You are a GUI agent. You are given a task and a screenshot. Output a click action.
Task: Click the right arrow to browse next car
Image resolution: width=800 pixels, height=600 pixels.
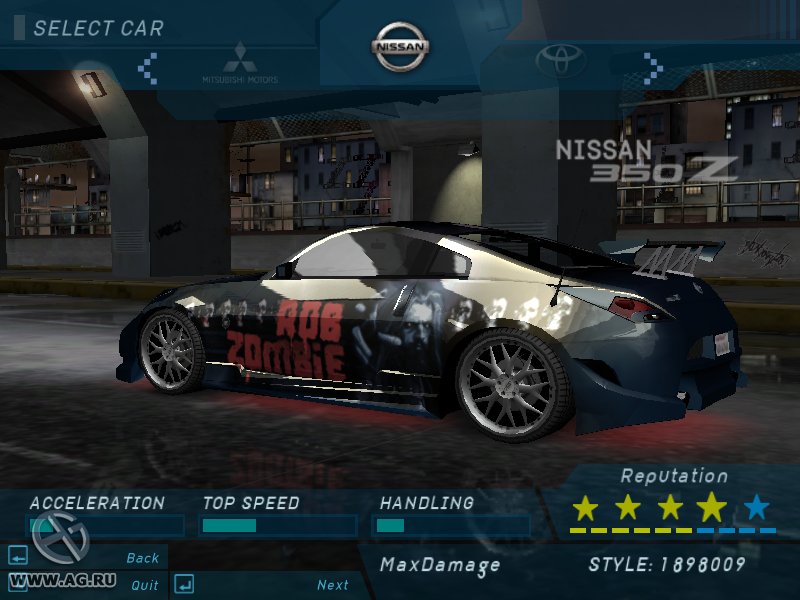point(653,67)
